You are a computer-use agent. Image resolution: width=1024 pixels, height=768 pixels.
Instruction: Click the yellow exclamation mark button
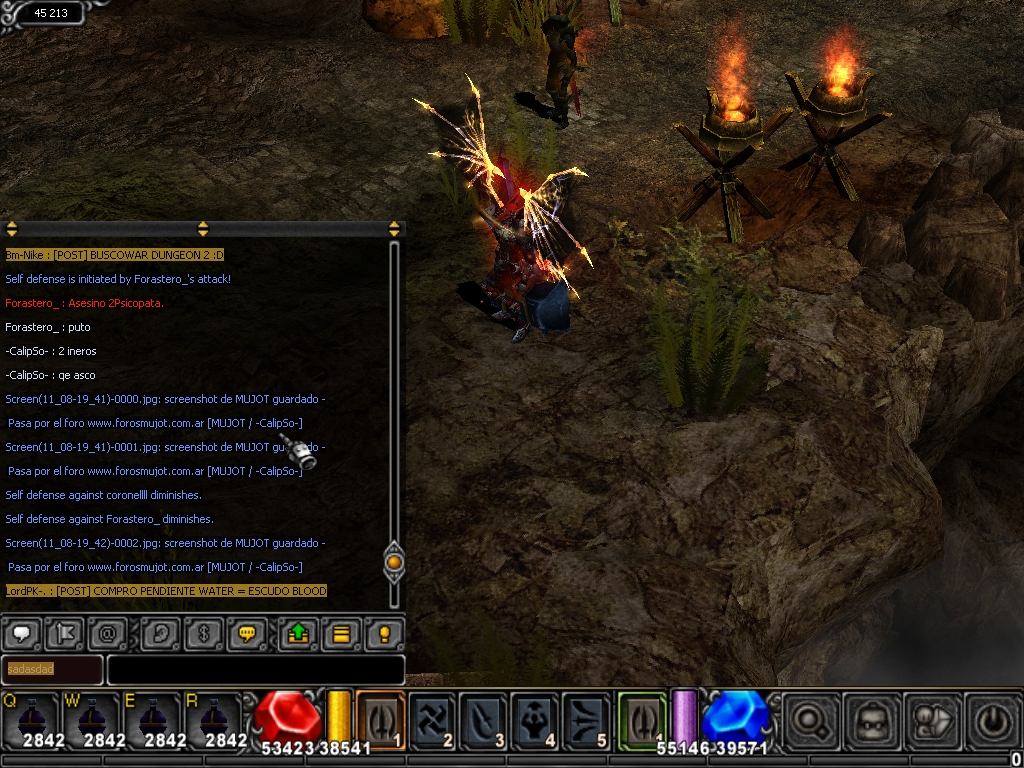point(384,633)
